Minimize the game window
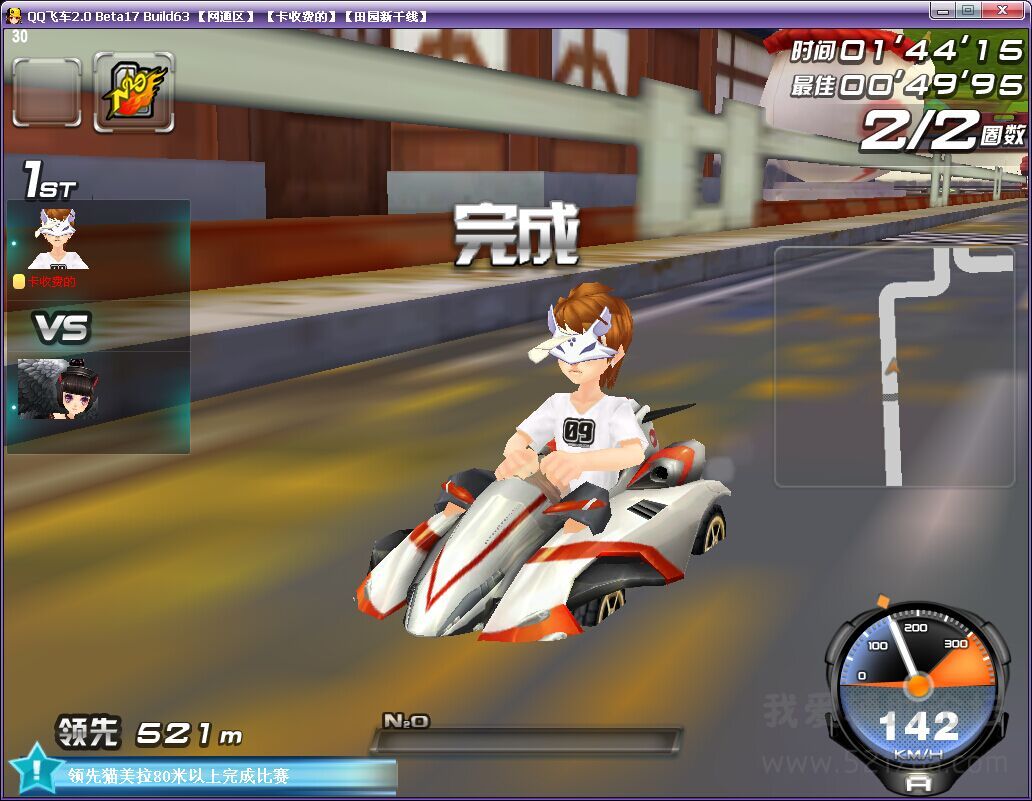1032x801 pixels. click(941, 11)
